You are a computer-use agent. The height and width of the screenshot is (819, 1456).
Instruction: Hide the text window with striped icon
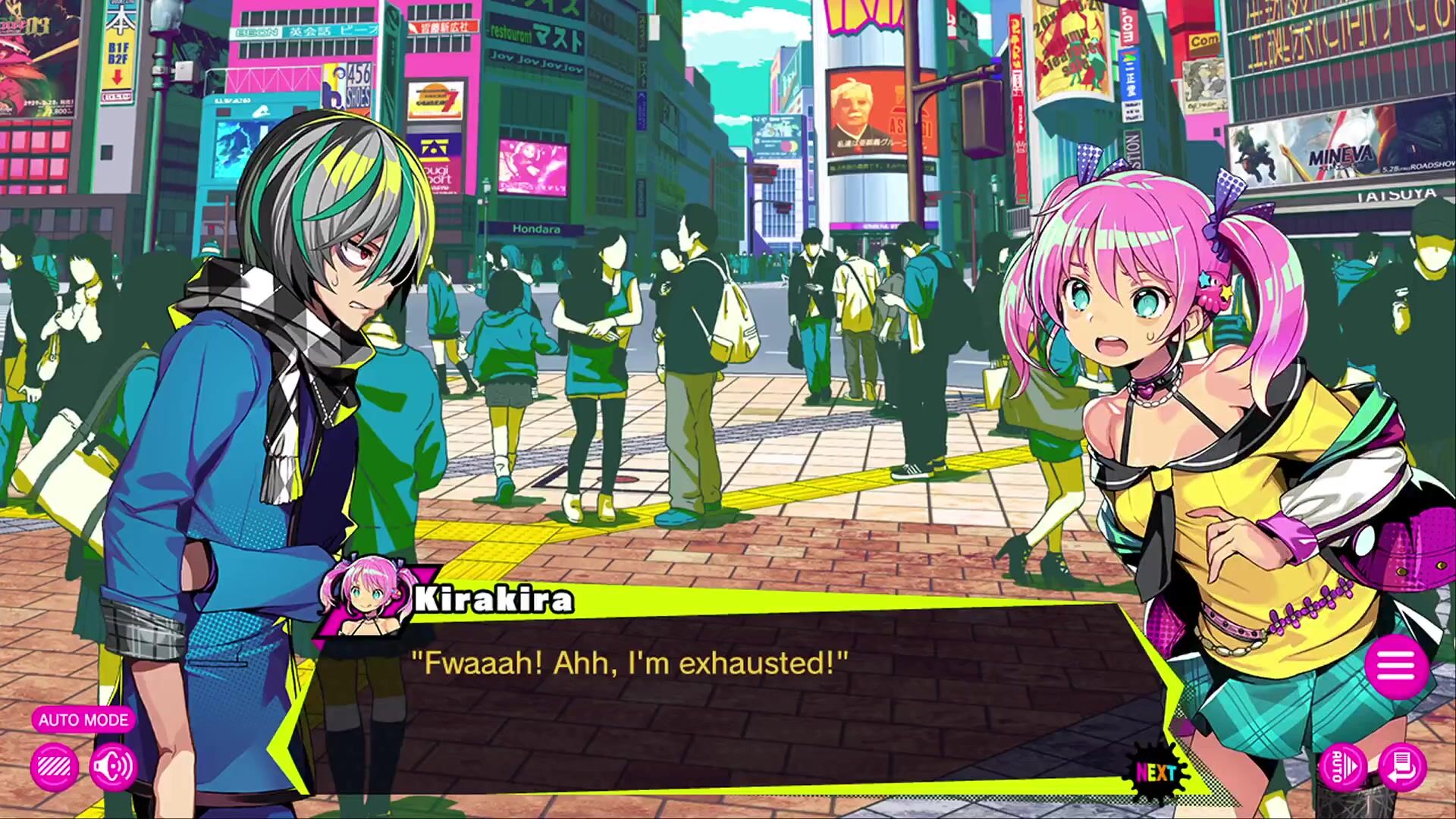pyautogui.click(x=54, y=767)
